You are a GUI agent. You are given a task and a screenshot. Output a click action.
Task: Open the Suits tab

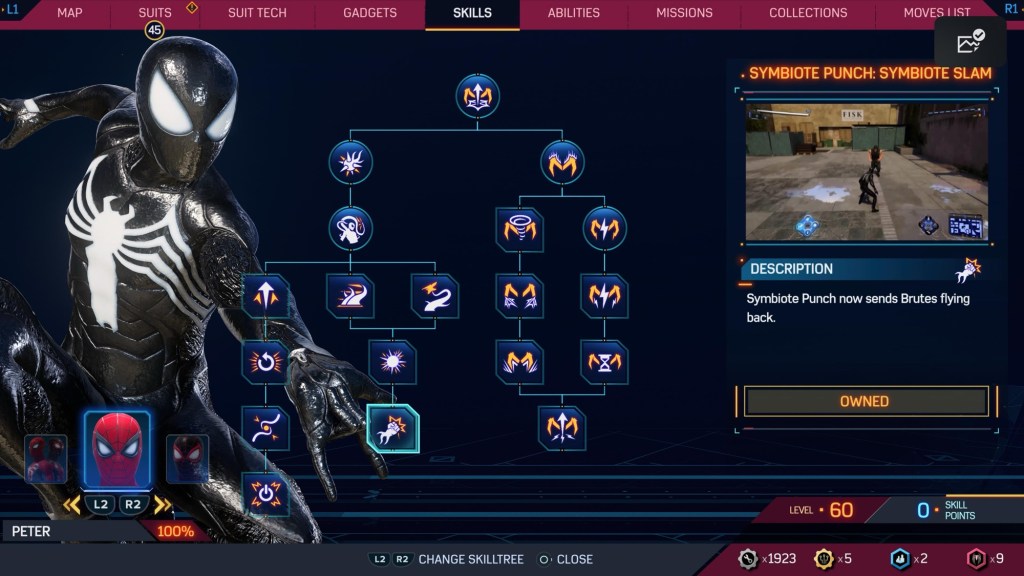coord(155,13)
